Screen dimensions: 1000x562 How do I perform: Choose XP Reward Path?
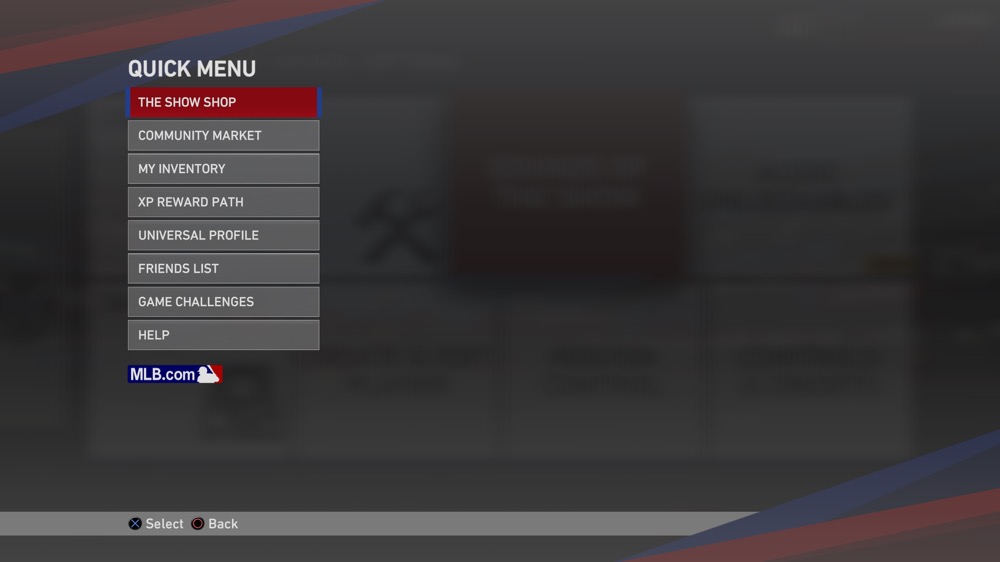(x=223, y=202)
